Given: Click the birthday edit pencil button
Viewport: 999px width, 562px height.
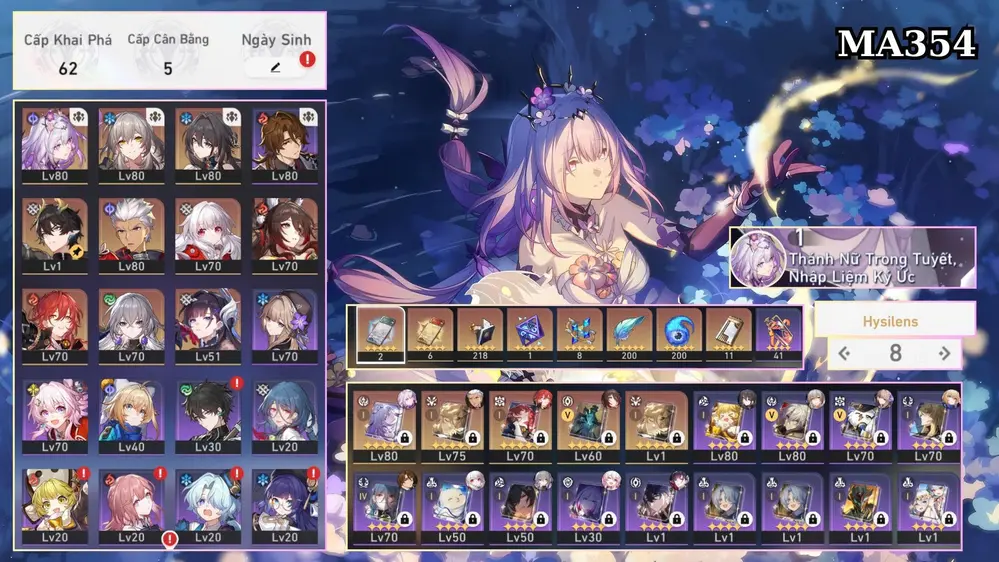Looking at the screenshot, I should point(274,67).
